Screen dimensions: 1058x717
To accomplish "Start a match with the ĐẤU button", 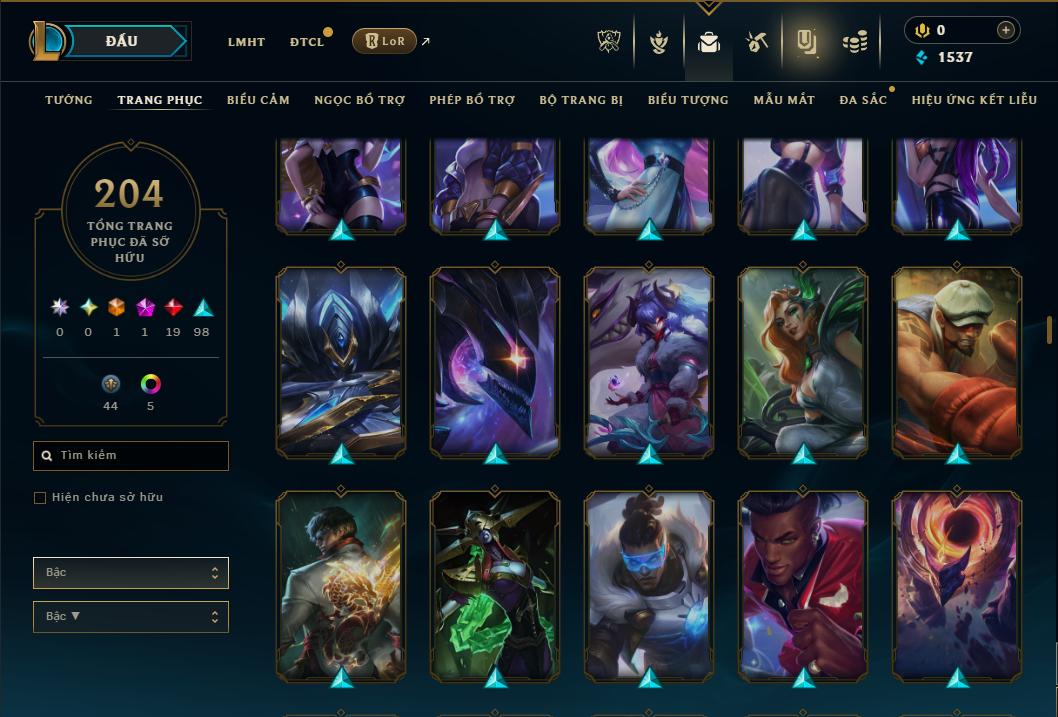I will tap(121, 41).
